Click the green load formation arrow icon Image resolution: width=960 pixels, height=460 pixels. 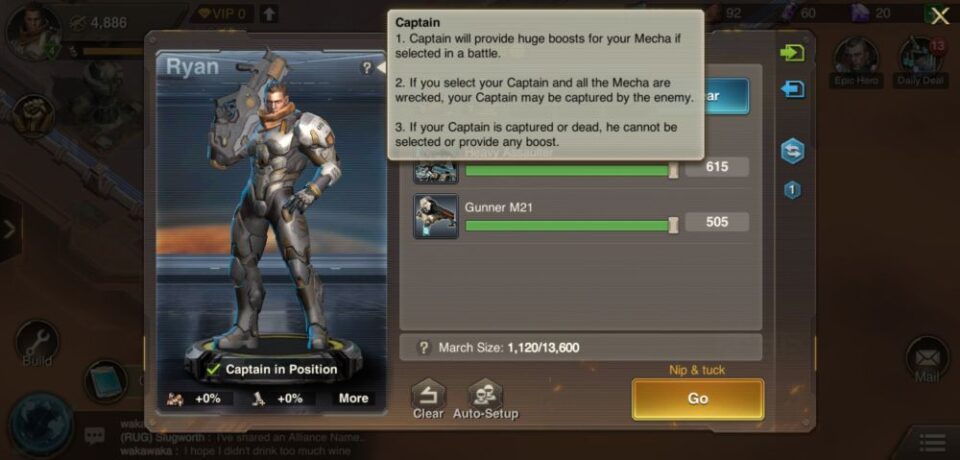point(792,53)
